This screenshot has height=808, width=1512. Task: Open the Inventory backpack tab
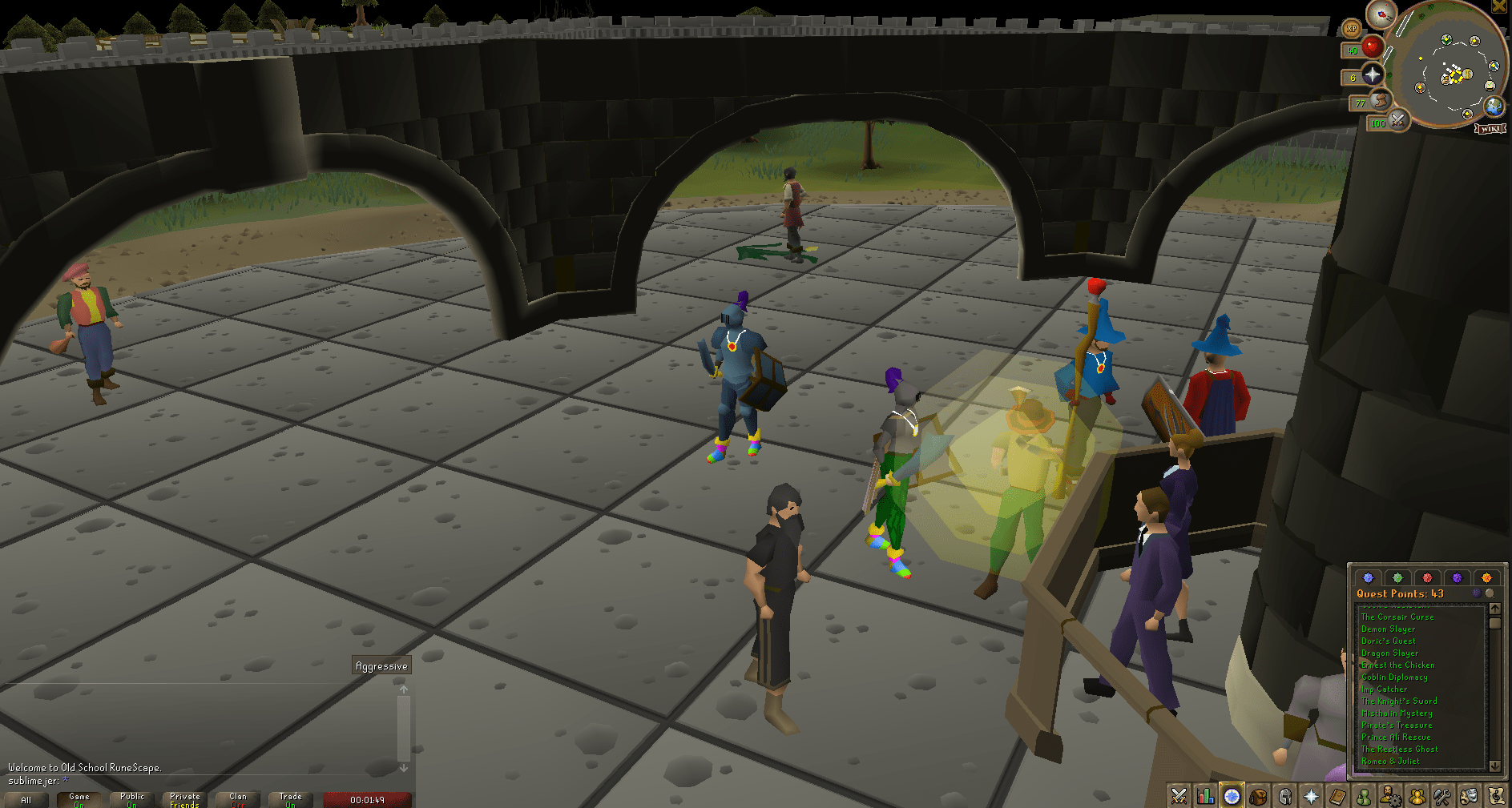(x=1258, y=796)
